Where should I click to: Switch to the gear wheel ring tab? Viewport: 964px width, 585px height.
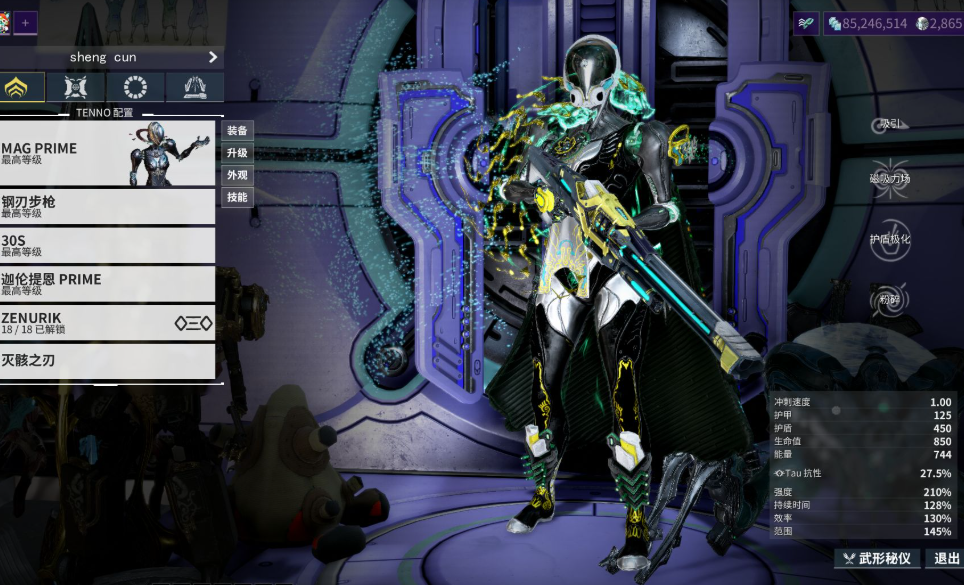point(135,87)
